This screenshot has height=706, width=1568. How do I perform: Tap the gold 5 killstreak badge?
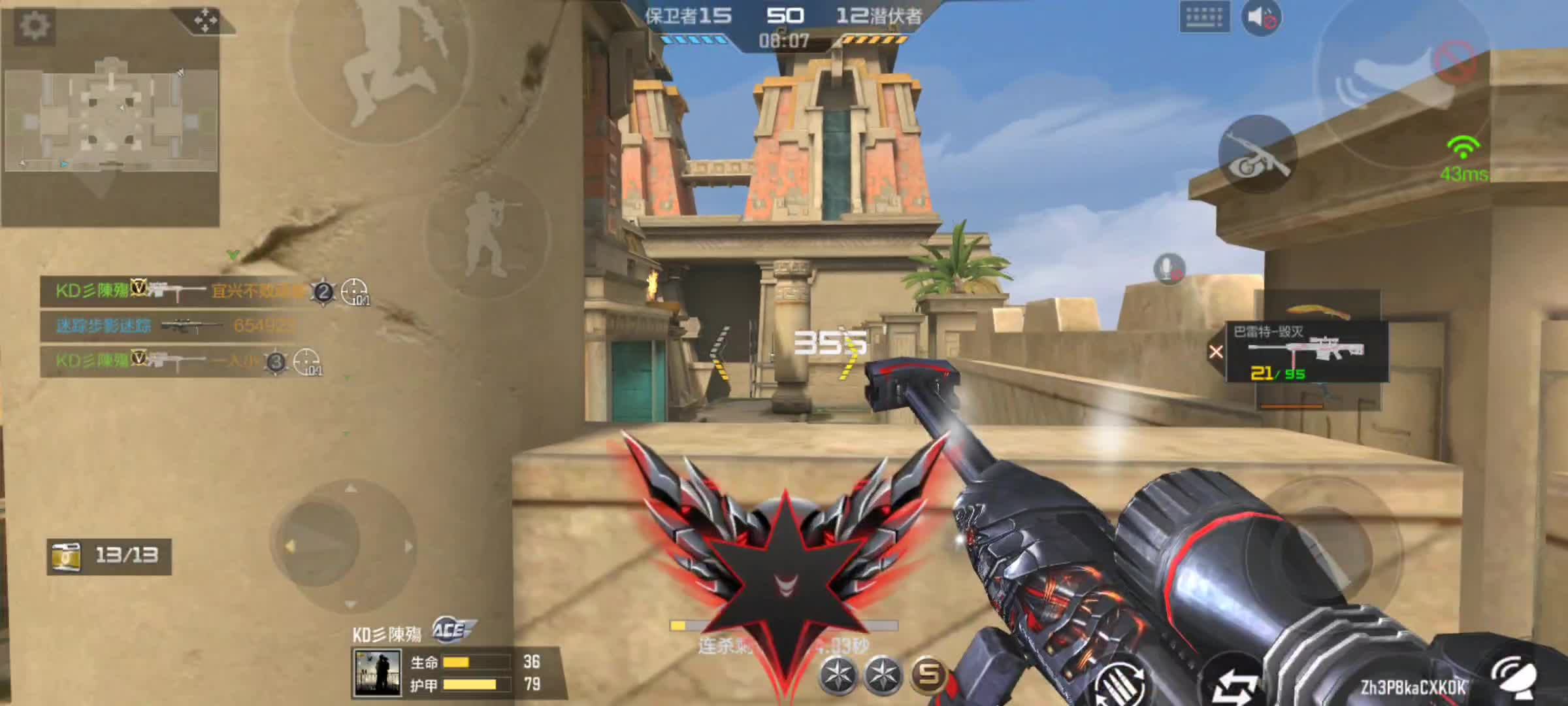[x=928, y=674]
